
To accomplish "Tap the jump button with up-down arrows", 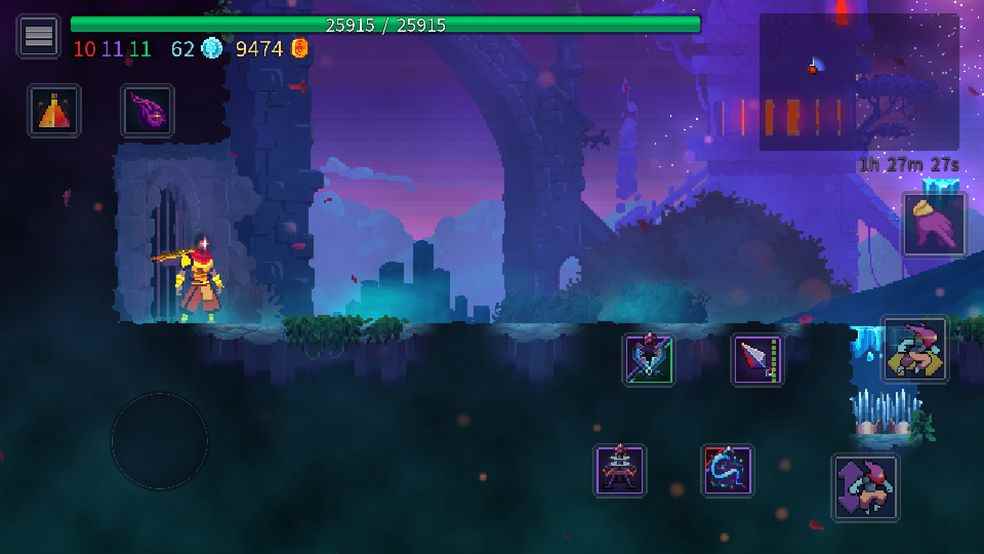I will 864,487.
